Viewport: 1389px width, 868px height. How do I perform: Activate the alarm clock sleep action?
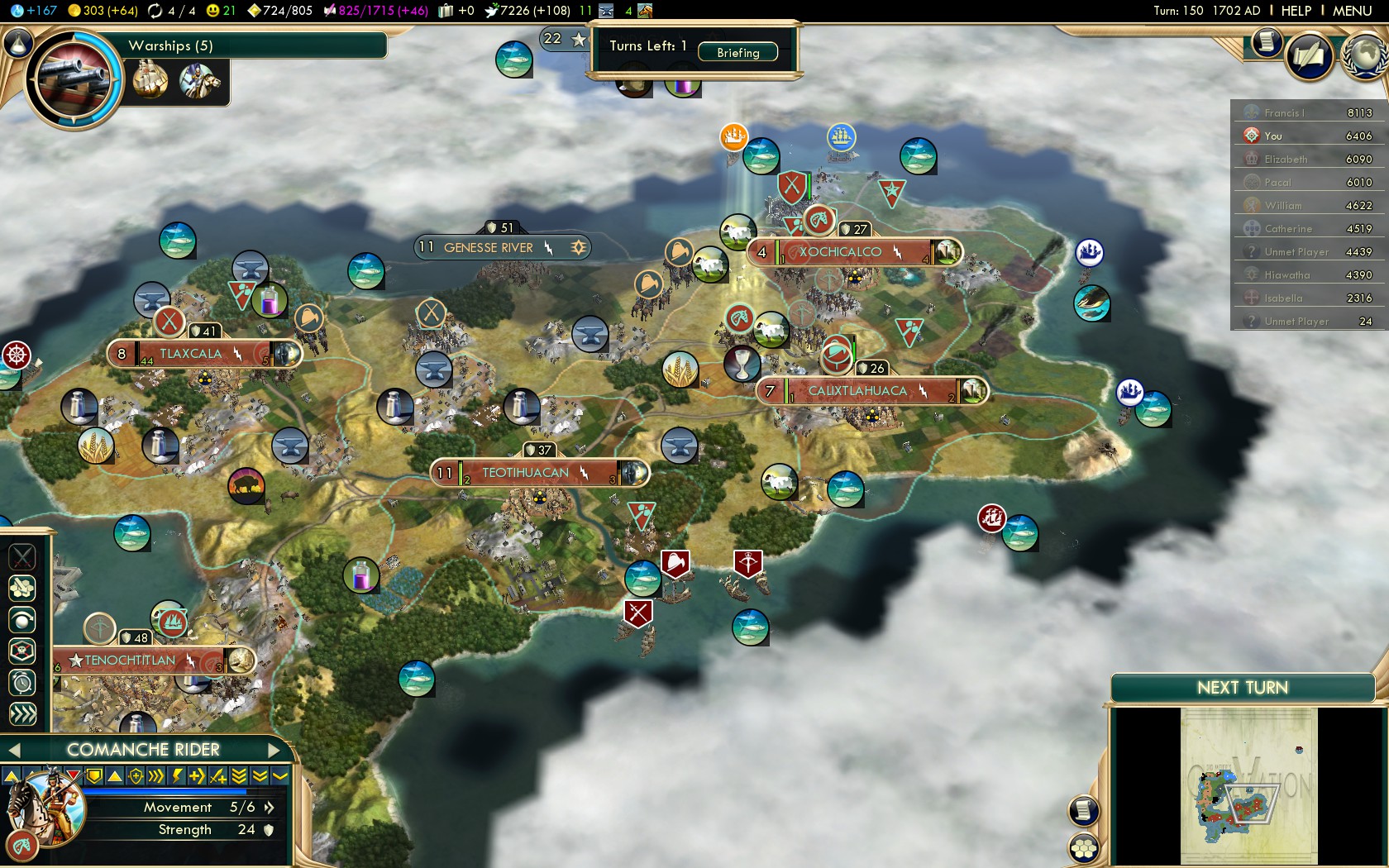[22, 683]
